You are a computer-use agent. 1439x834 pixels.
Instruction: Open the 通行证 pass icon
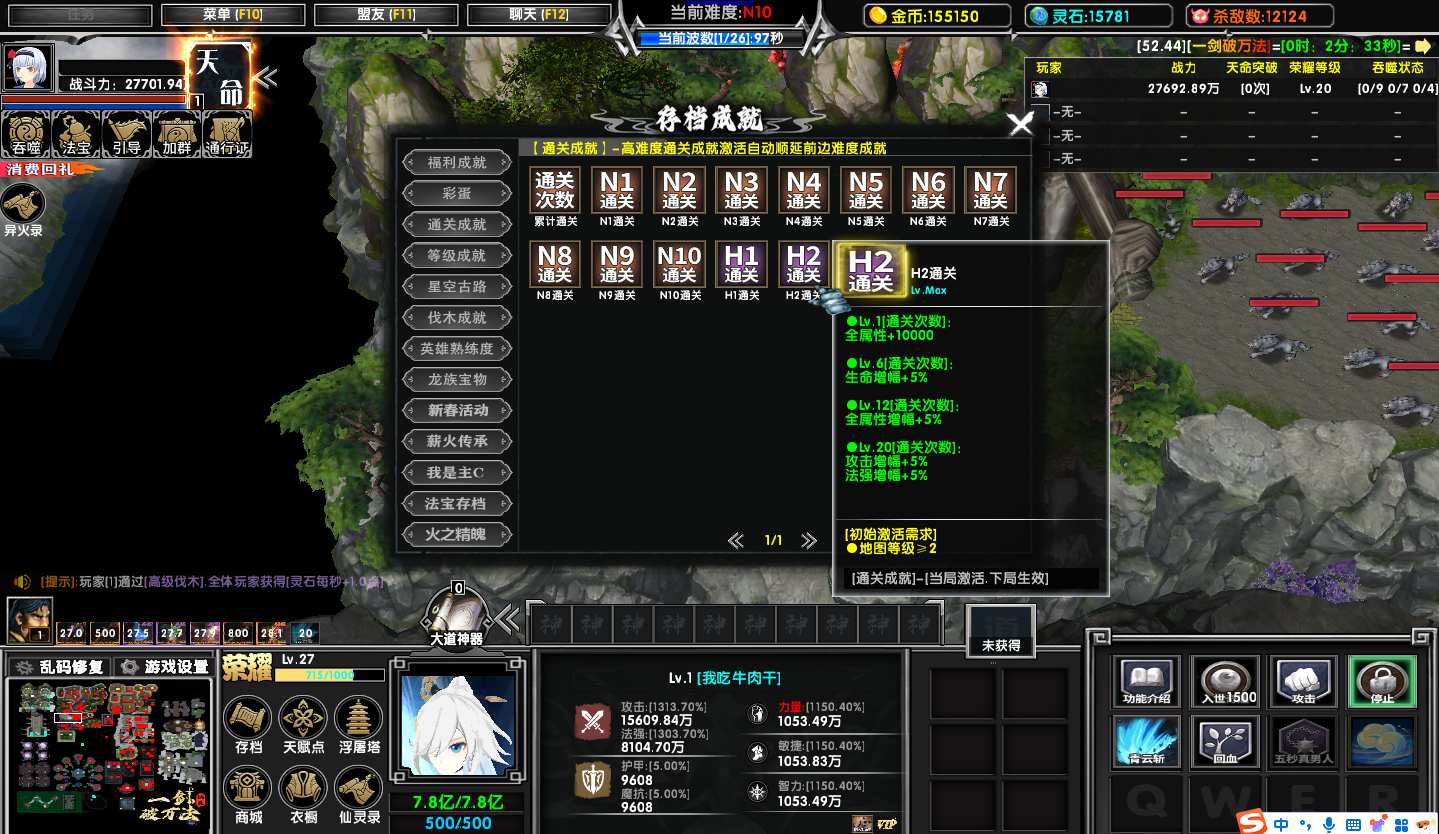pos(227,134)
